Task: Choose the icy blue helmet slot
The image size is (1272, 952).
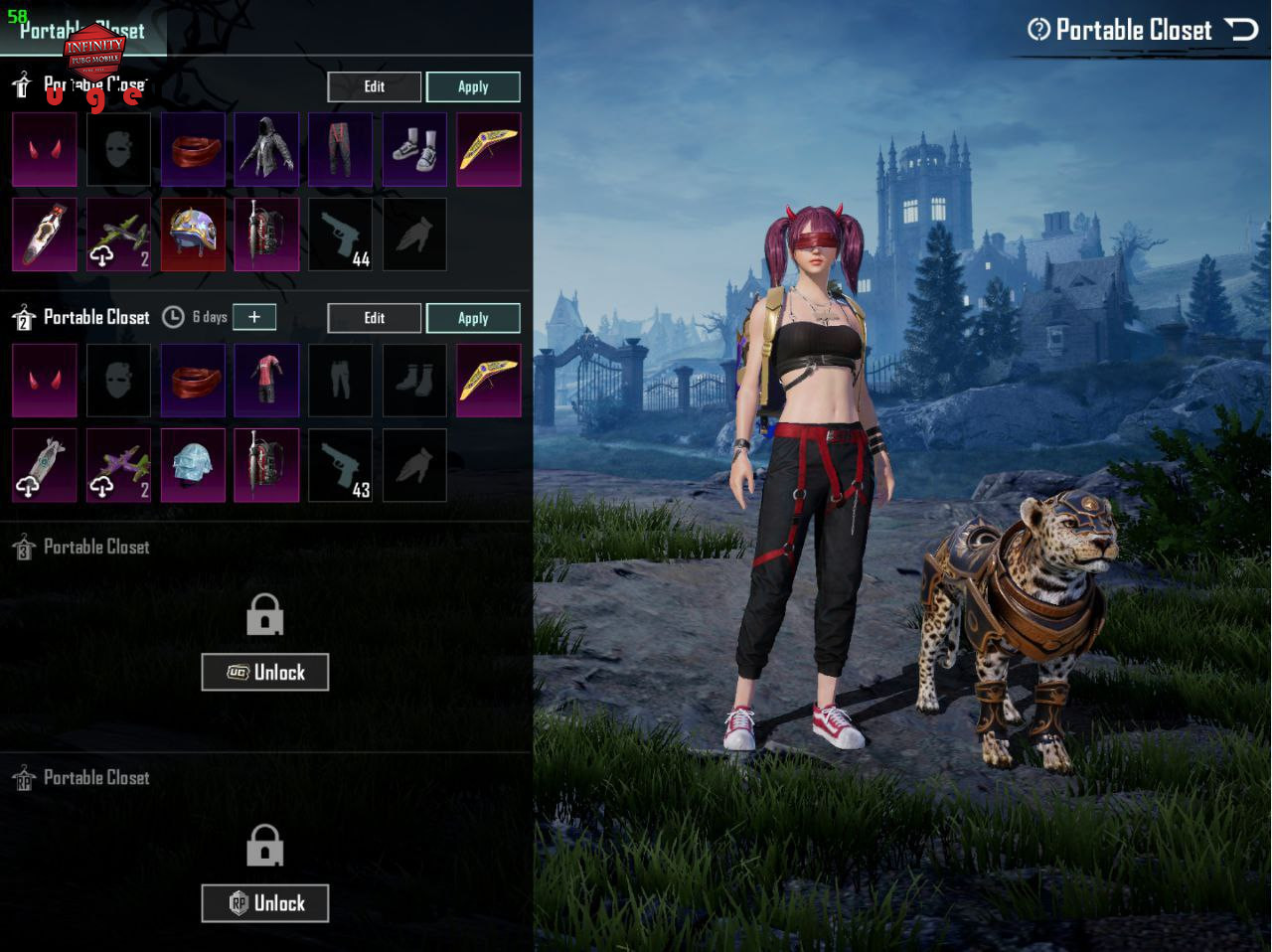Action: 193,465
